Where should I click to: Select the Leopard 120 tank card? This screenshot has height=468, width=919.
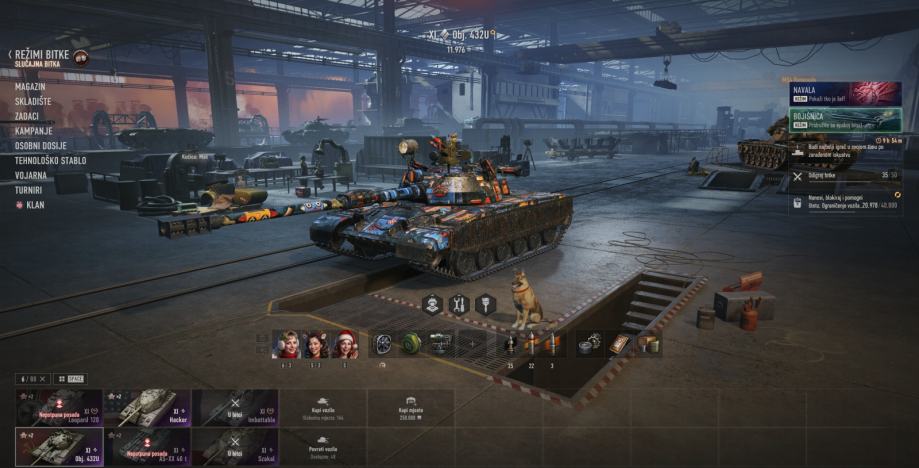(x=58, y=408)
